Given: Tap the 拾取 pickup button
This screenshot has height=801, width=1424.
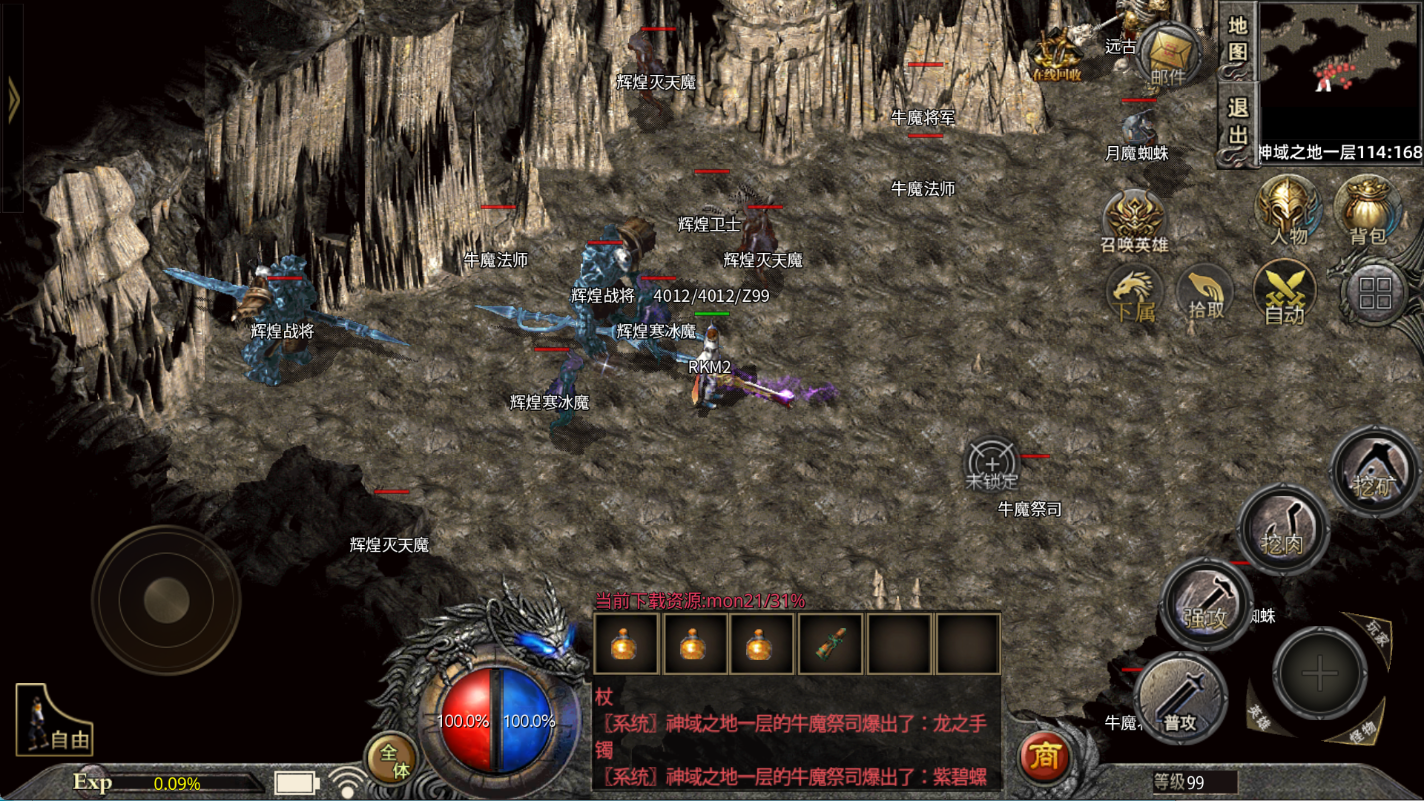Looking at the screenshot, I should click(x=1205, y=295).
